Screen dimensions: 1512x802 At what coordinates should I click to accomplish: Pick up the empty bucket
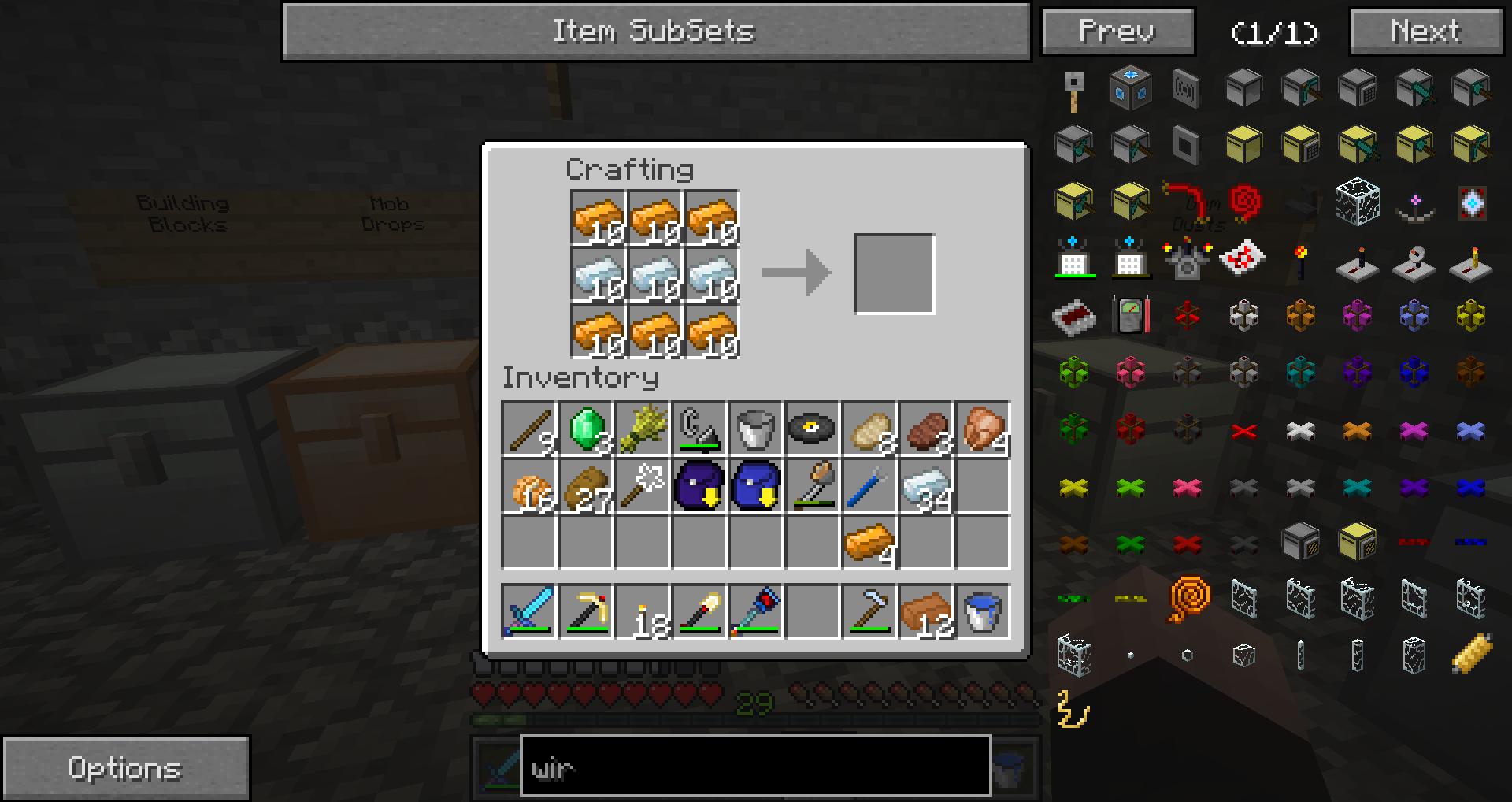click(x=756, y=429)
